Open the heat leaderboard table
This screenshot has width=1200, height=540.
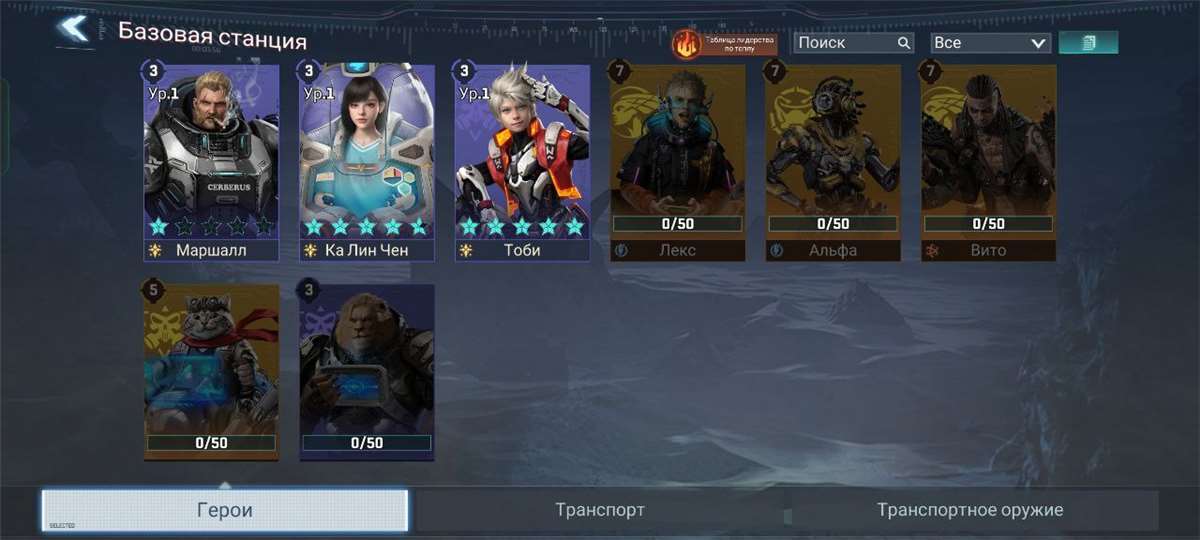(725, 43)
